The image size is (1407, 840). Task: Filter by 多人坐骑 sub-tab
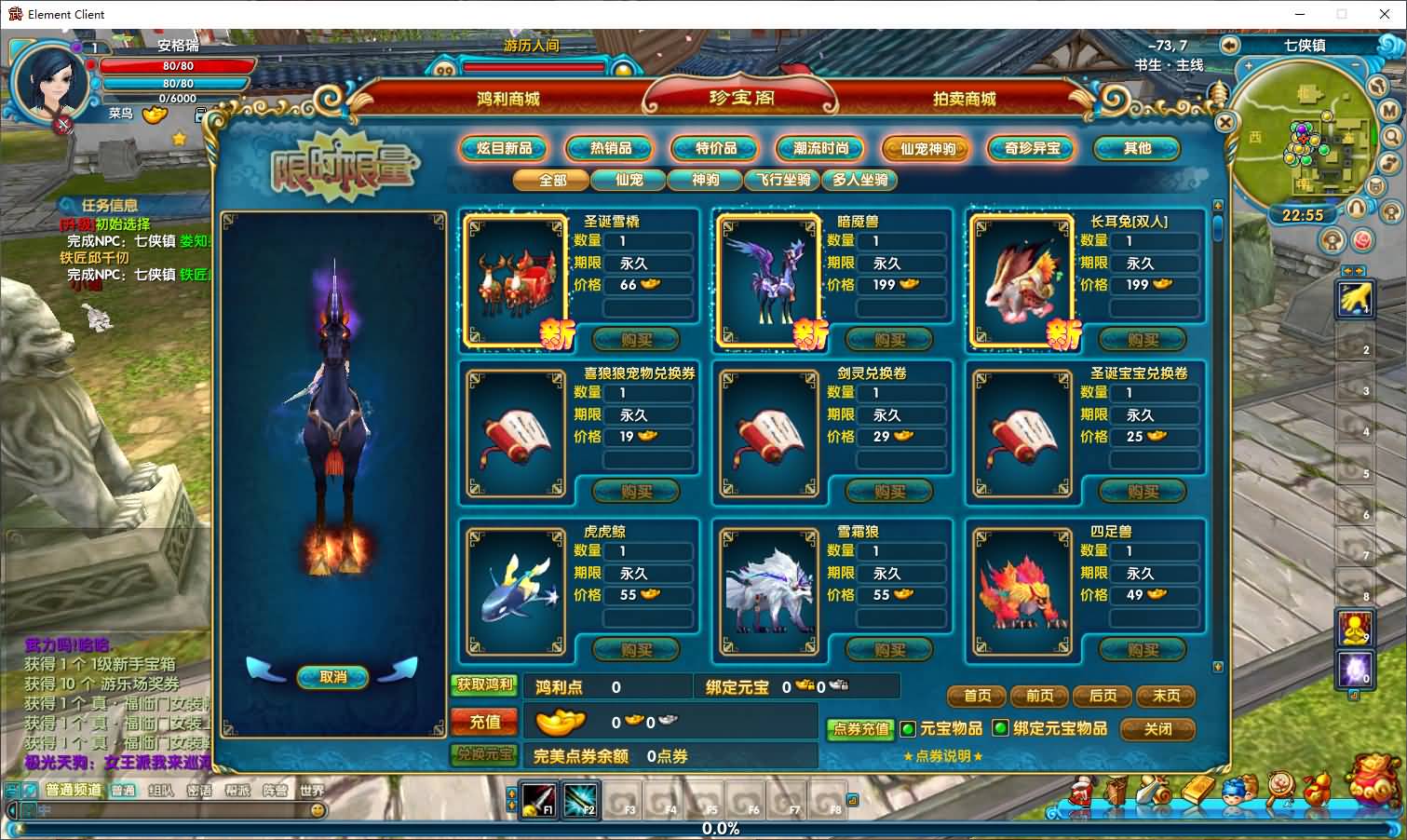(x=859, y=180)
